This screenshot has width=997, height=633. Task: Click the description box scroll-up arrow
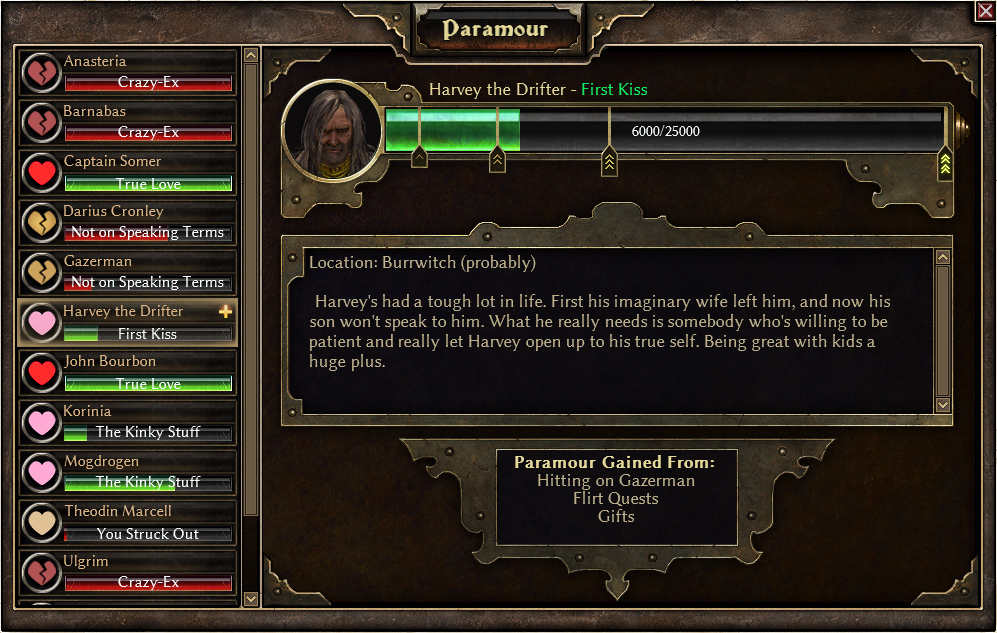pyautogui.click(x=942, y=258)
